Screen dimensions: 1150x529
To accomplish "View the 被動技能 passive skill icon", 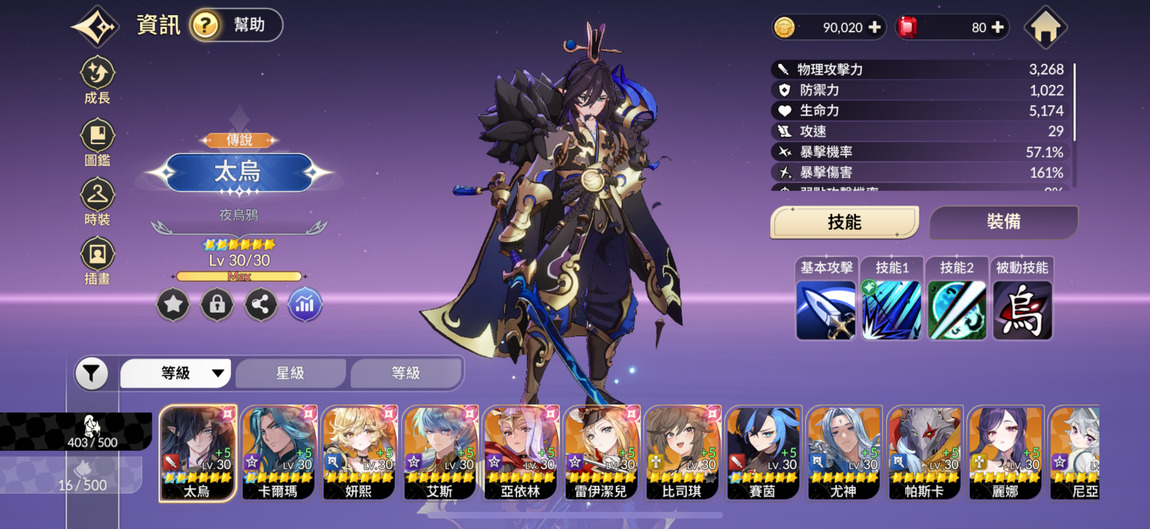I will (x=1022, y=309).
